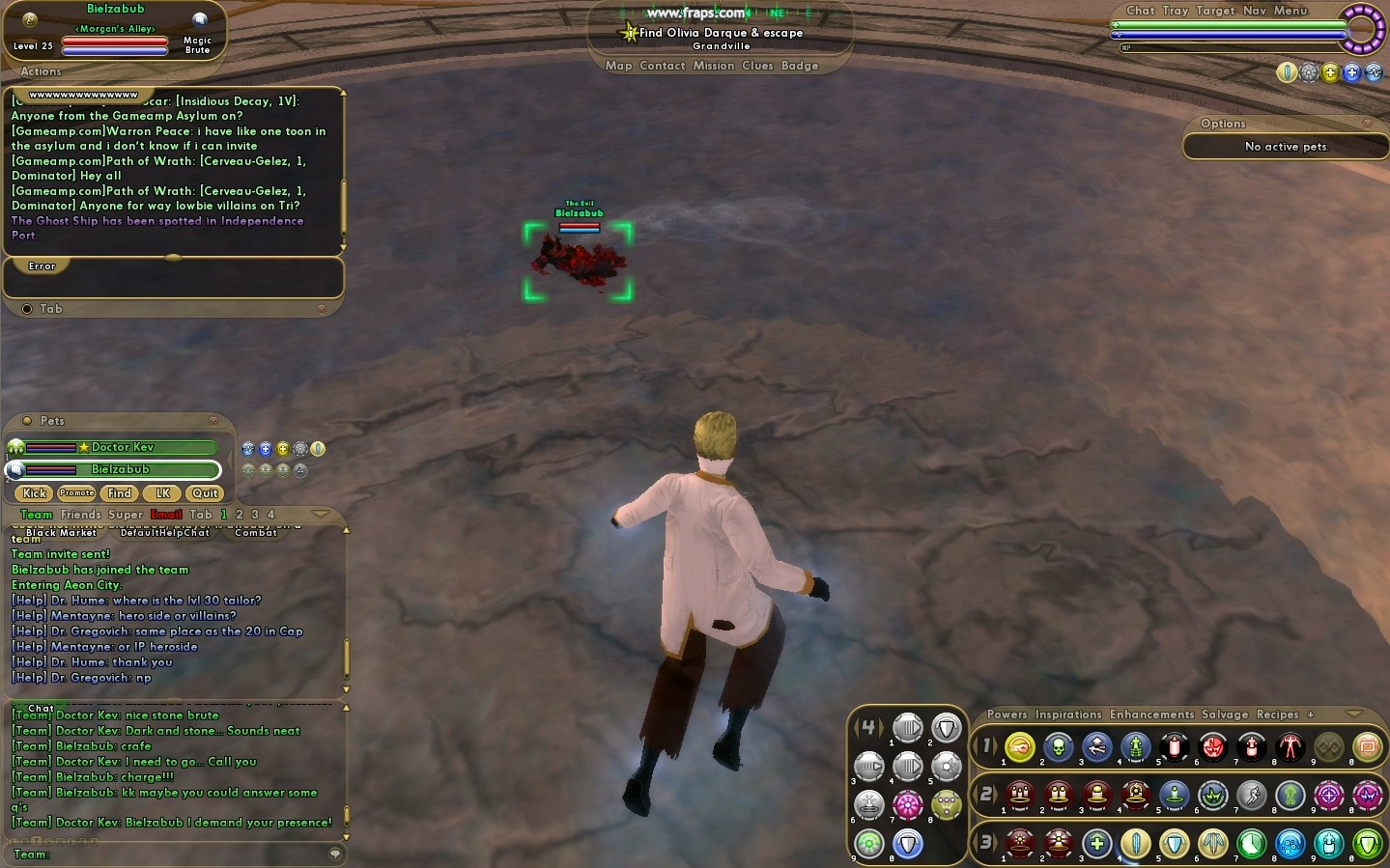Open the Enhancements tab
This screenshot has height=868, width=1390.
point(1151,714)
